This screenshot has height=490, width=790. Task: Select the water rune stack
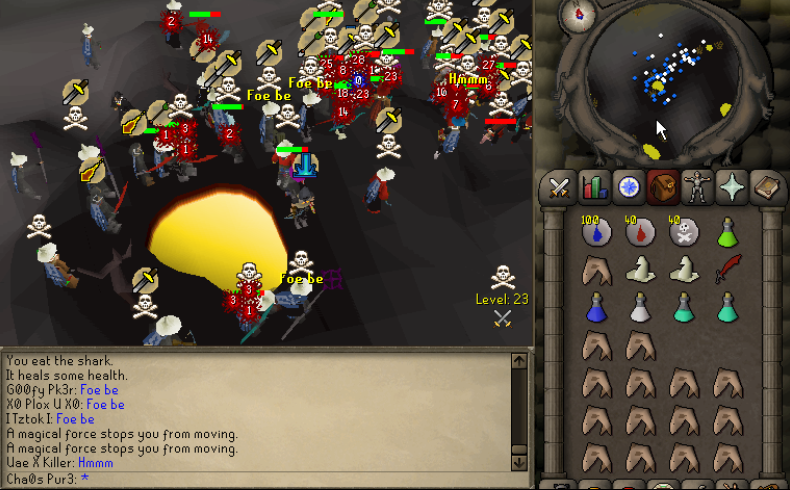point(598,233)
